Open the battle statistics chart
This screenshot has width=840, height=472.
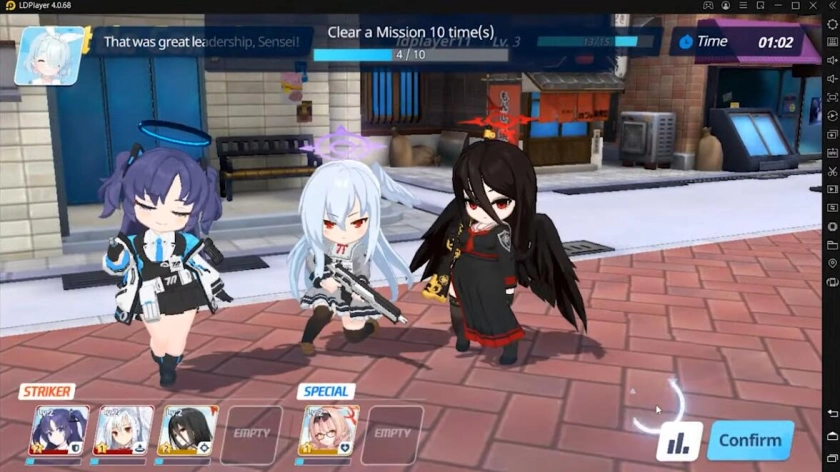point(681,441)
